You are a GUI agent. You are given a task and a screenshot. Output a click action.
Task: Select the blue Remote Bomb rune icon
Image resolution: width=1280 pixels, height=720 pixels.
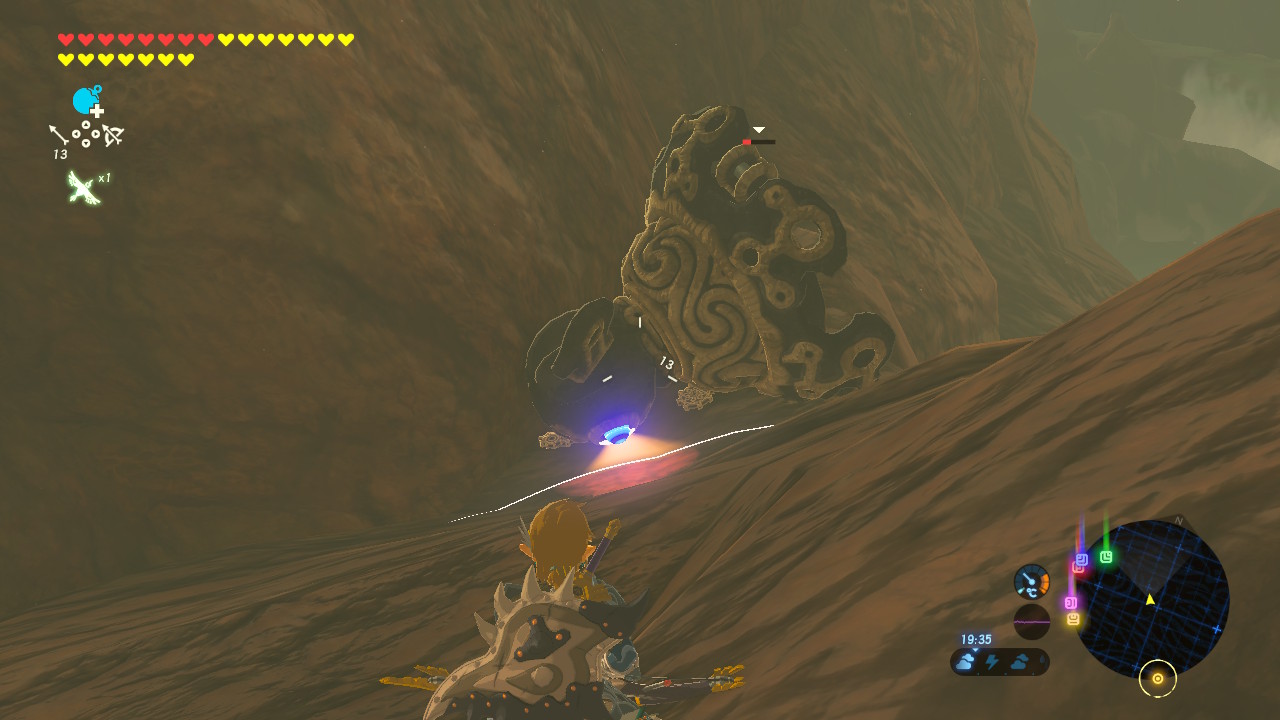pyautogui.click(x=86, y=101)
